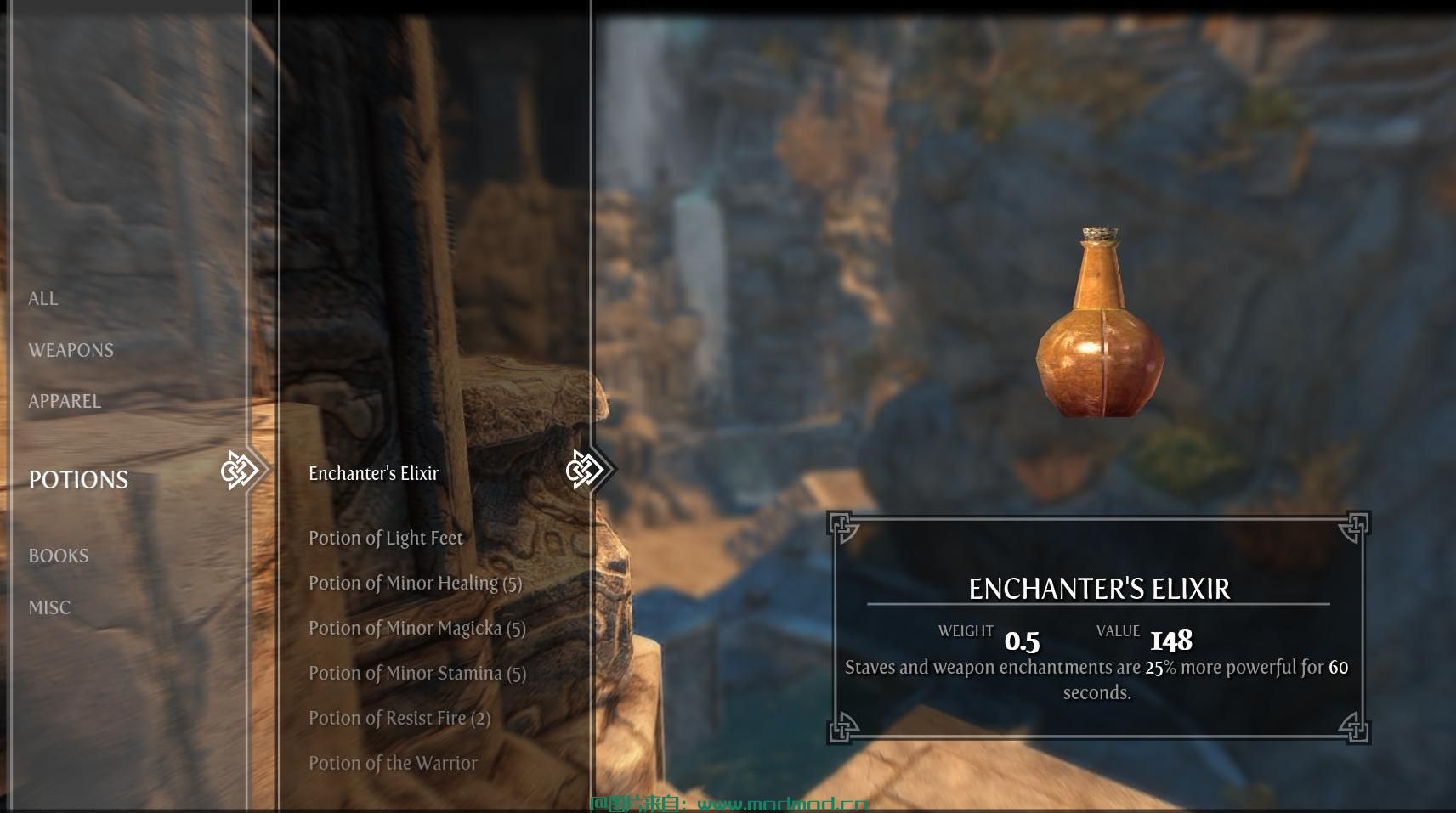Viewport: 1456px width, 813px height.
Task: Select Enchanter's Elixir in the list
Action: tap(373, 474)
